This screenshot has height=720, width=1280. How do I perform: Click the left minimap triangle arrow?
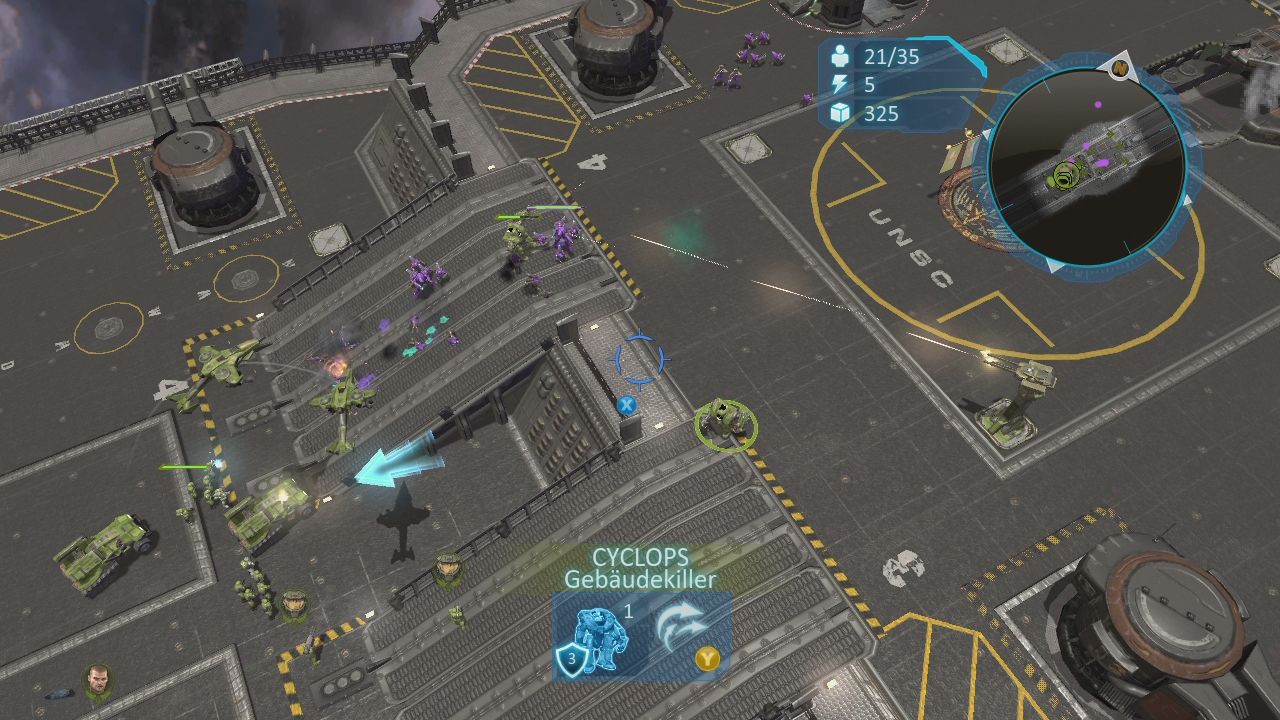[x=987, y=135]
